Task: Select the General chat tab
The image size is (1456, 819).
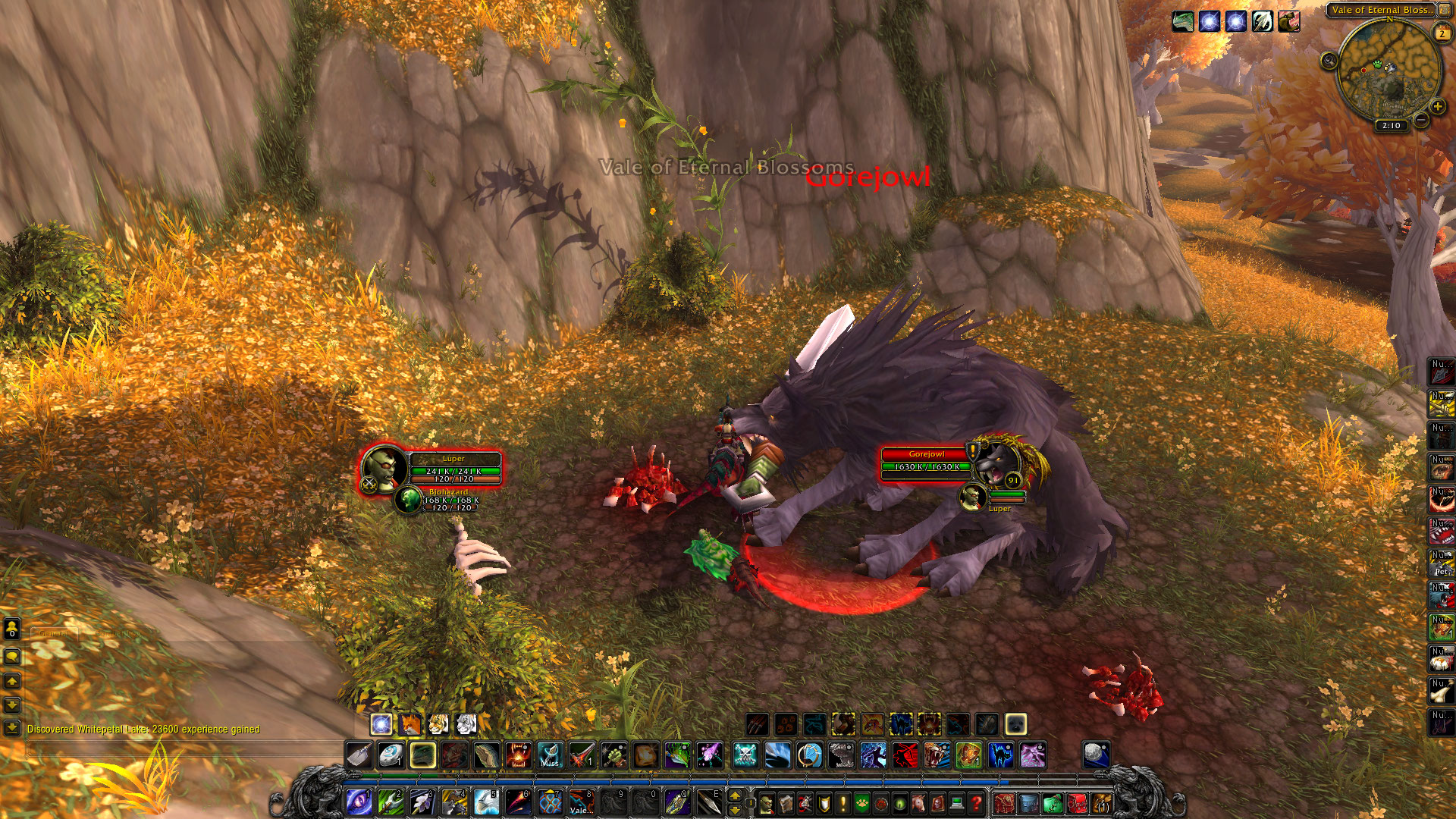Action: coord(54,633)
